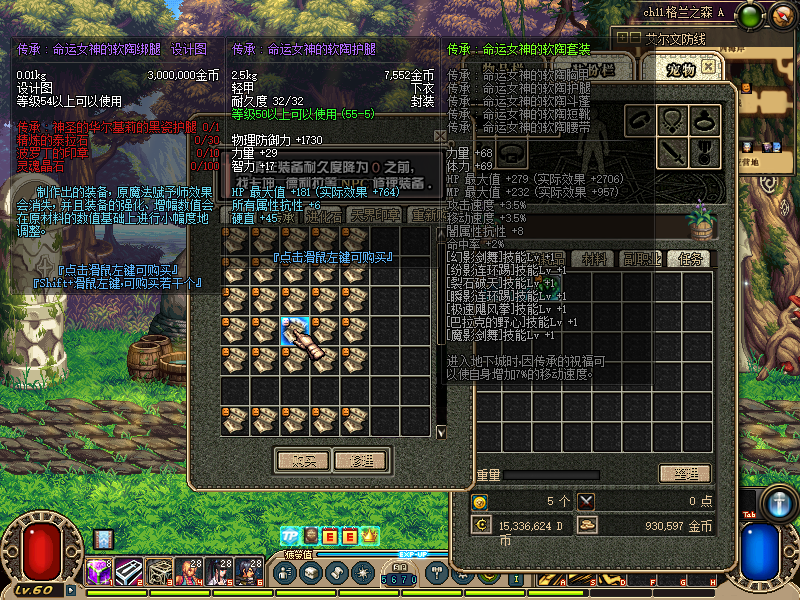
Task: Open the 材料 (materials) inventory tab
Action: point(595,259)
